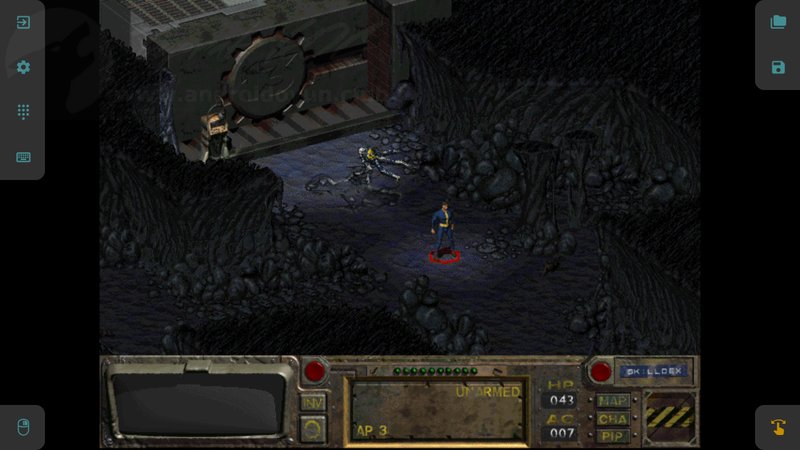
Task: Open the options menu button below INV
Action: pyautogui.click(x=313, y=427)
